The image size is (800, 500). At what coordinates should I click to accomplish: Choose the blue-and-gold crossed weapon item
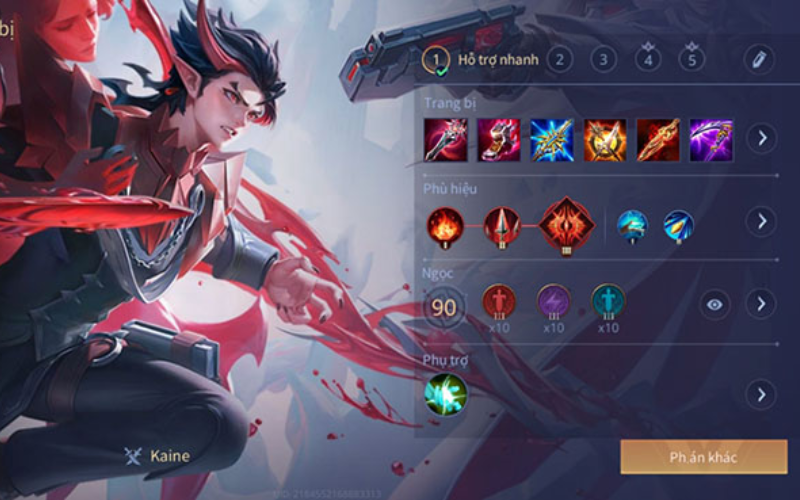[552, 140]
